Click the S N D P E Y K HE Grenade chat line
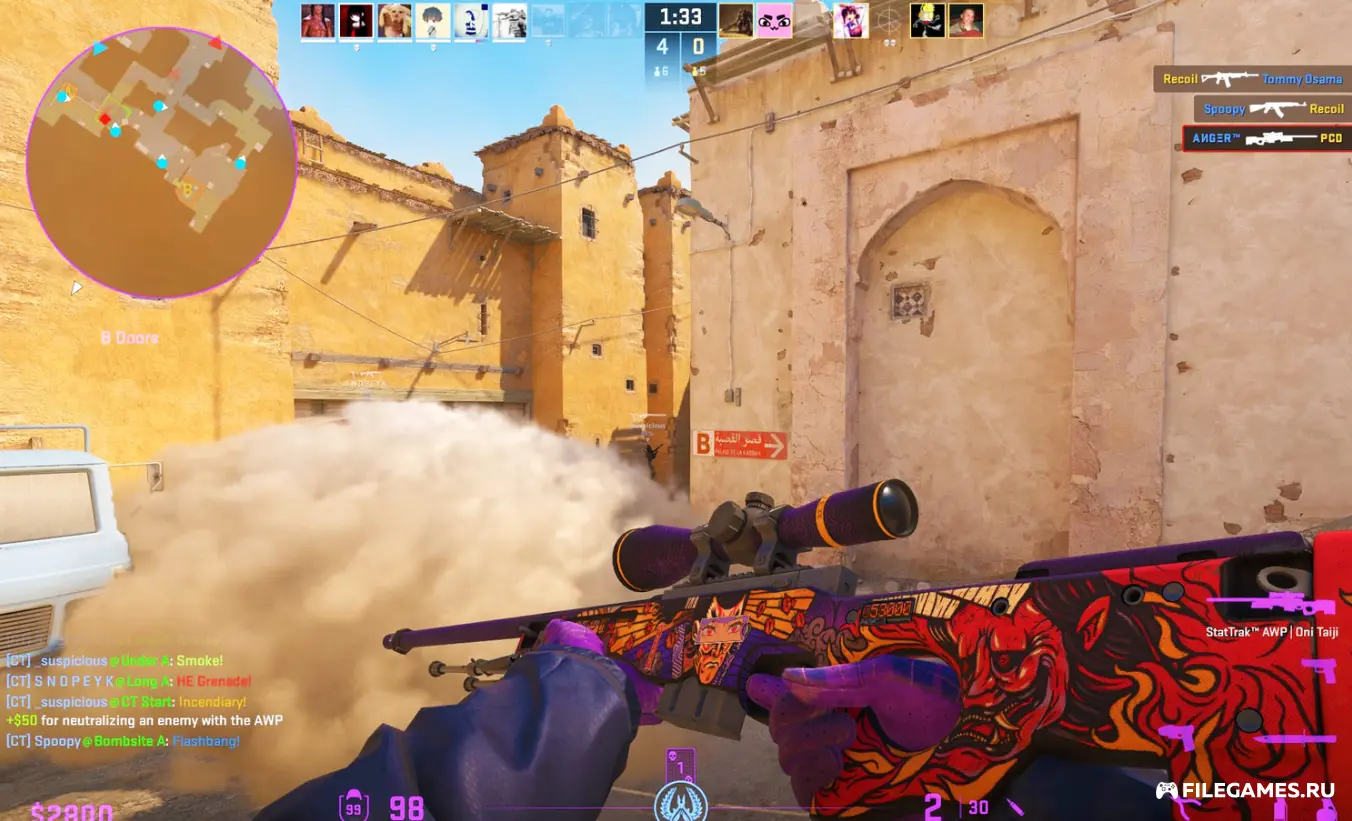Viewport: 1352px width, 821px height. (x=128, y=681)
